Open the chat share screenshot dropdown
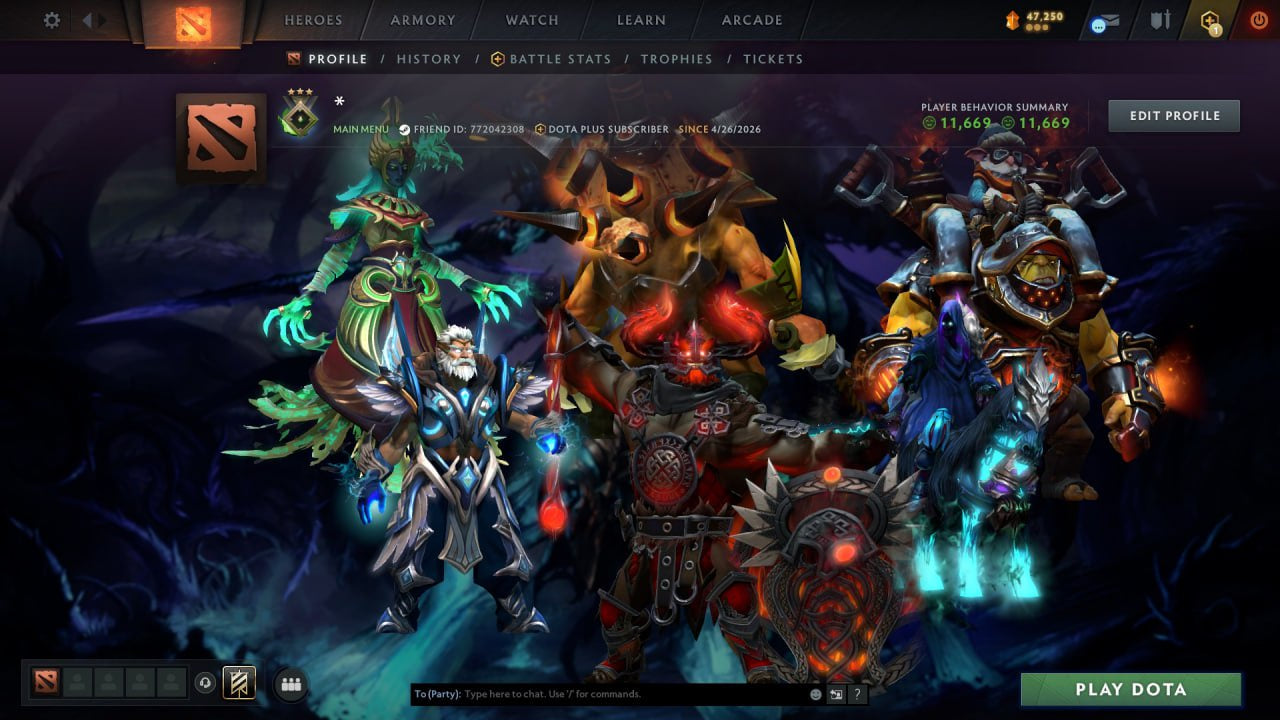This screenshot has width=1280, height=720. click(x=836, y=692)
